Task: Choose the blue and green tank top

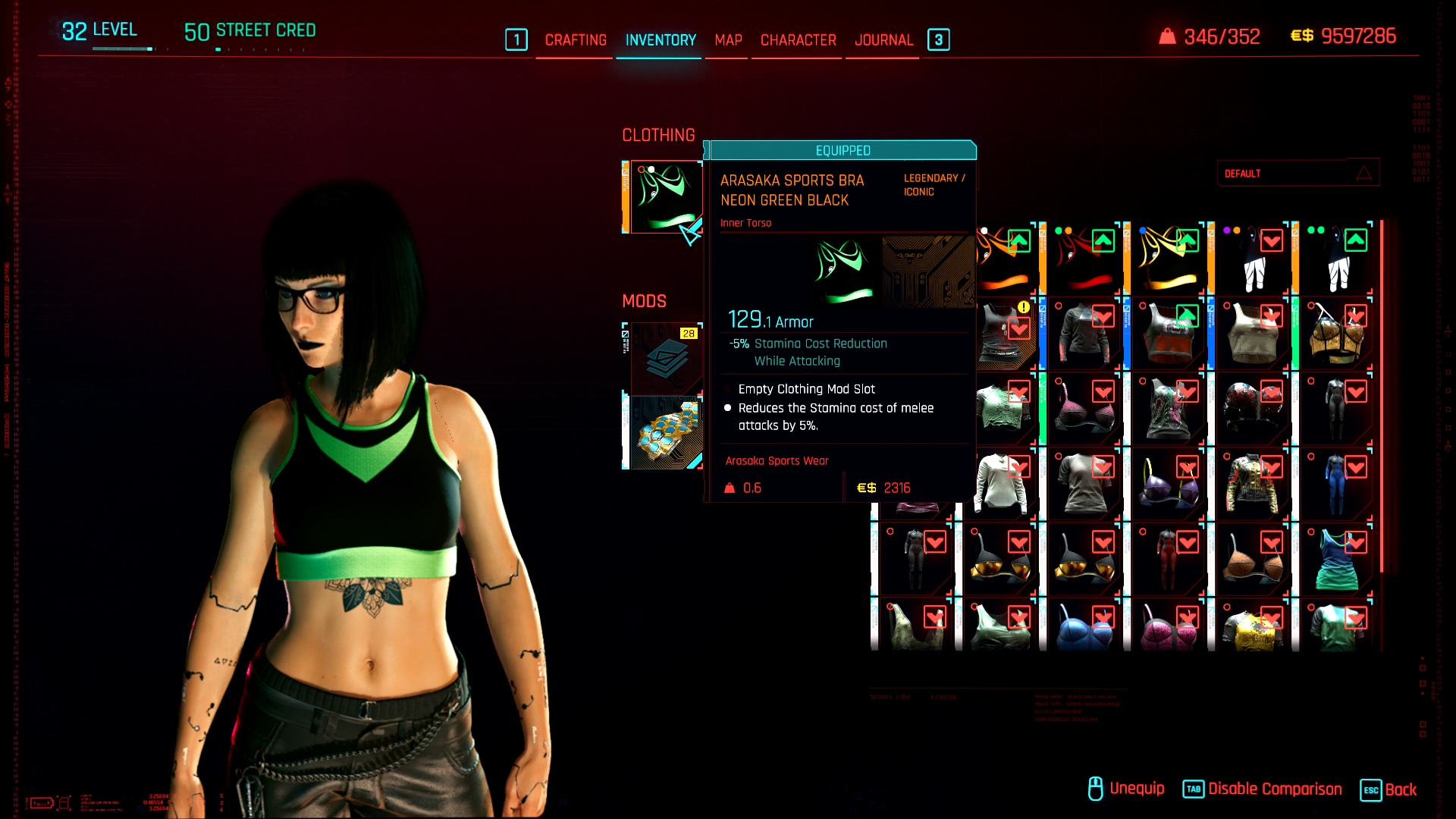Action: (x=1336, y=560)
